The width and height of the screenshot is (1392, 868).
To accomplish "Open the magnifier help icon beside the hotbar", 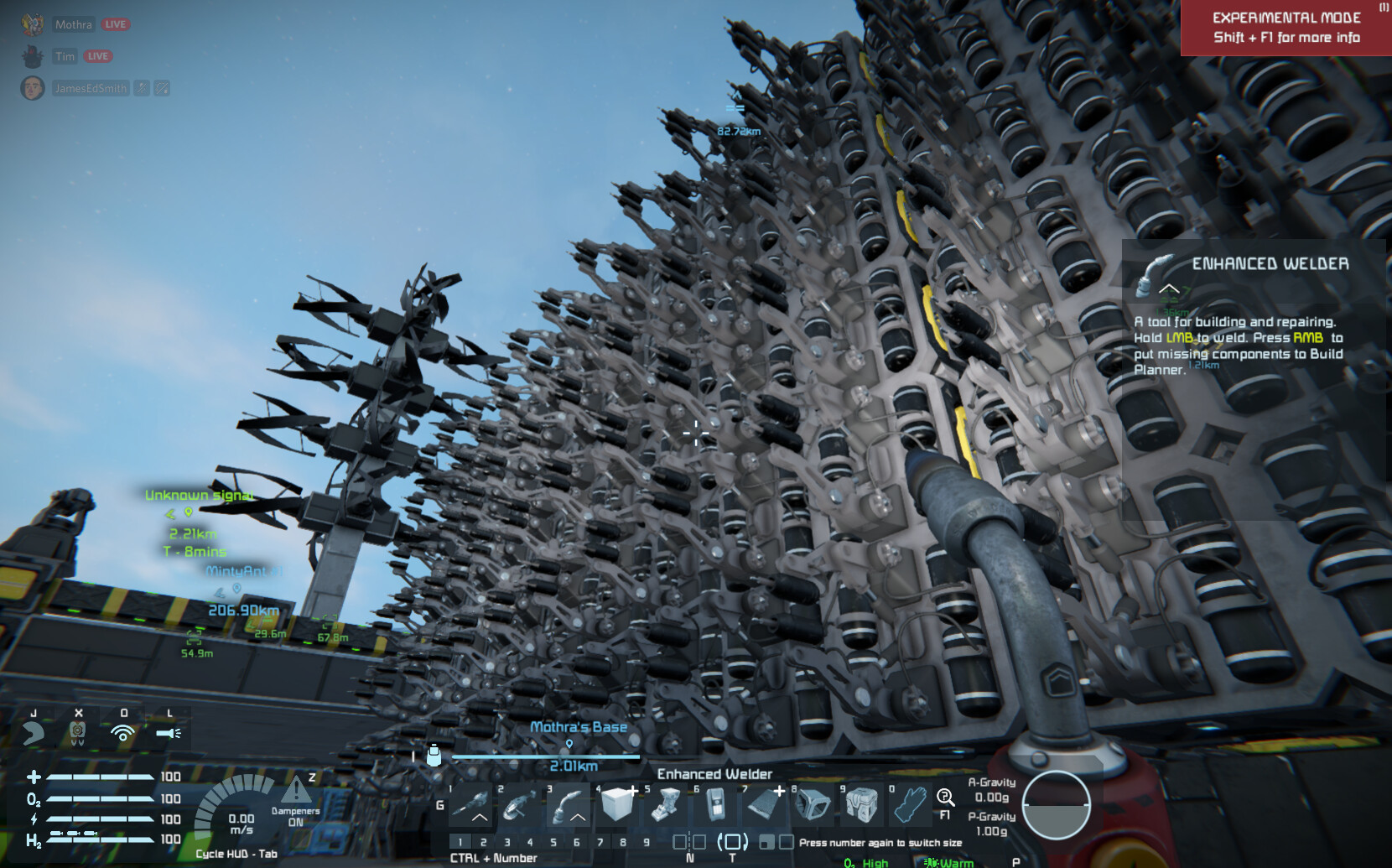I will click(945, 798).
